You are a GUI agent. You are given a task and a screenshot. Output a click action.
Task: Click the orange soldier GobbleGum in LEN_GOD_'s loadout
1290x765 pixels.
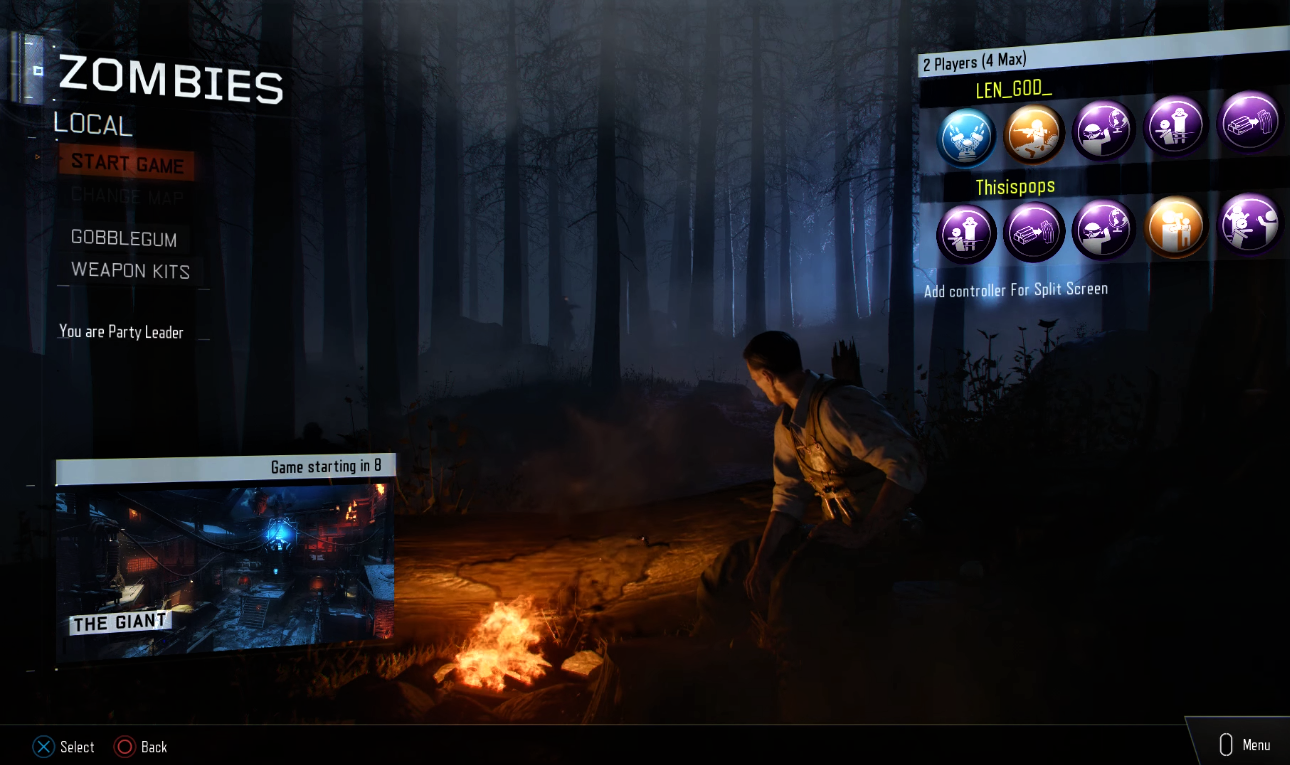(1034, 133)
